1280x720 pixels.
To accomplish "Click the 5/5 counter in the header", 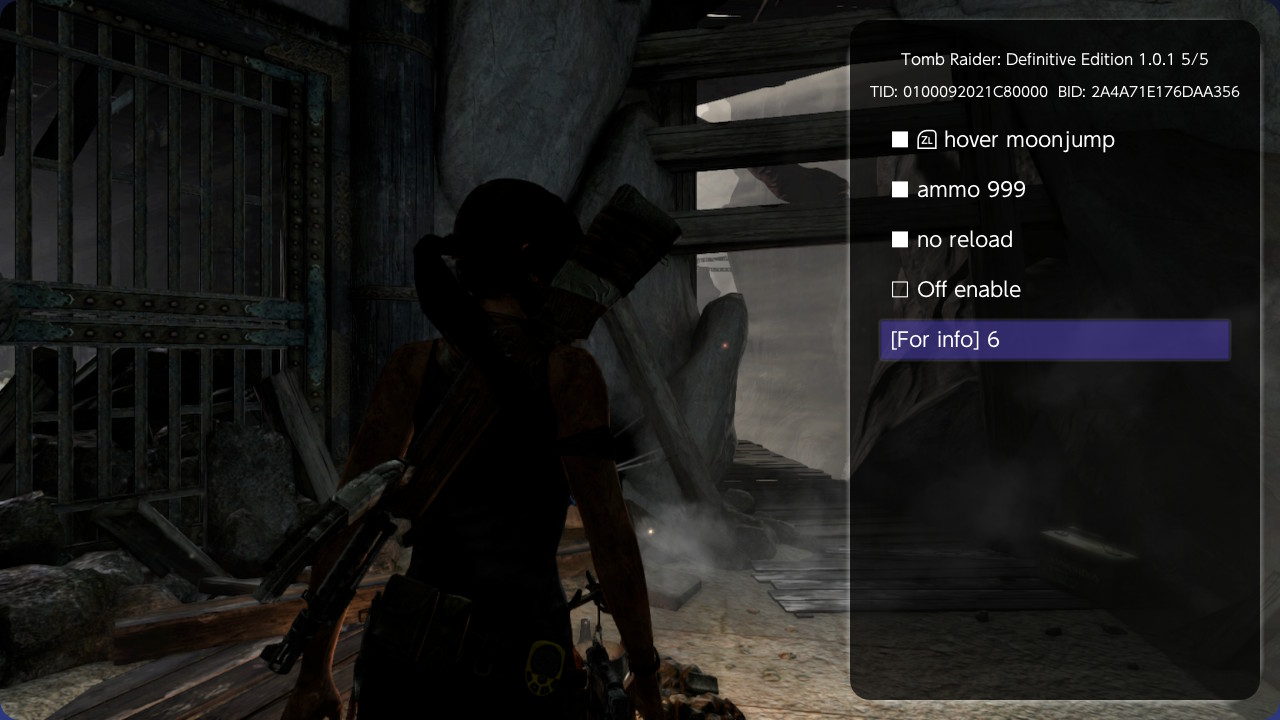I will [1193, 59].
